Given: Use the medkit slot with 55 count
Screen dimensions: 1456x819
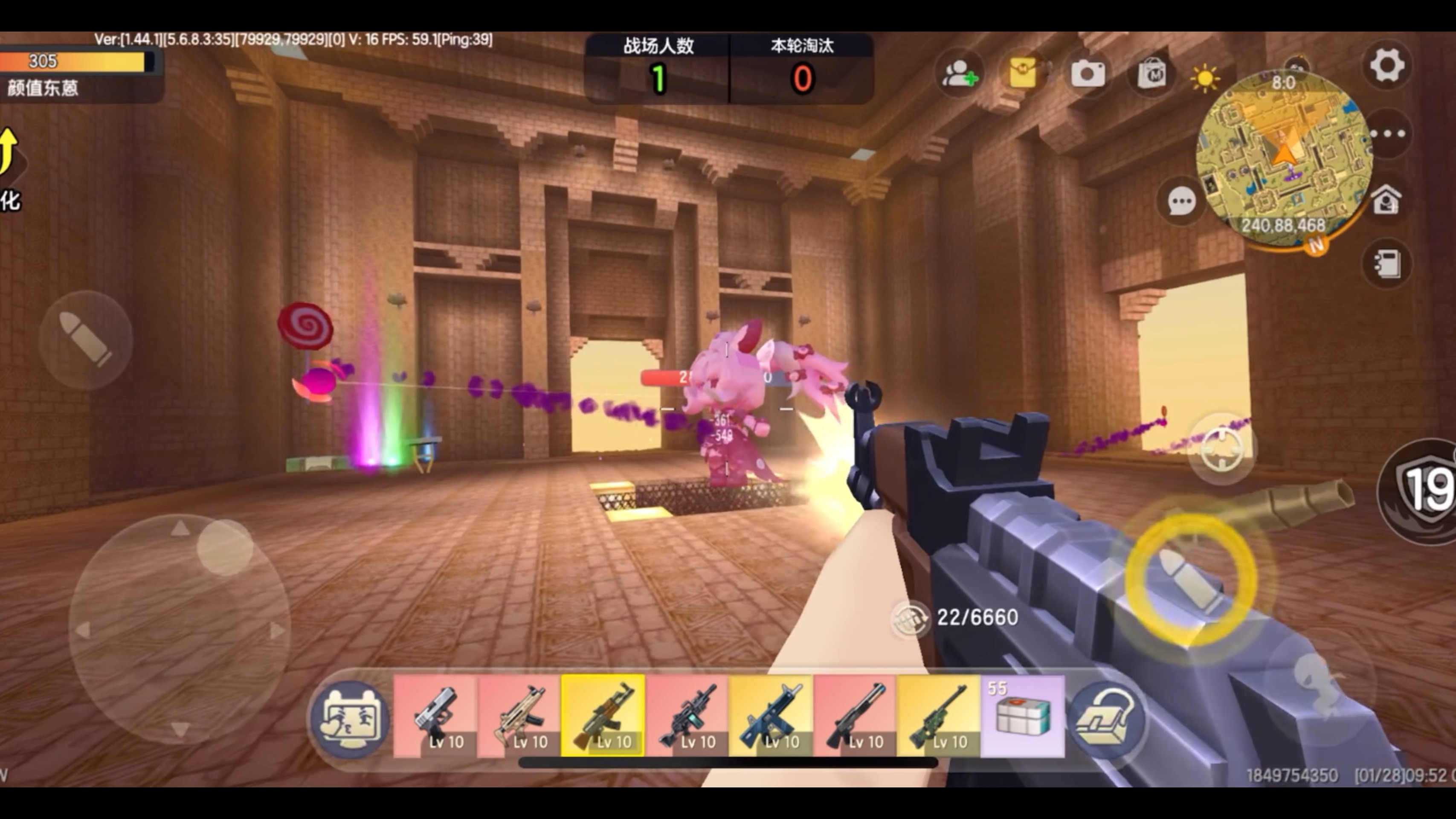Looking at the screenshot, I should 1022,716.
